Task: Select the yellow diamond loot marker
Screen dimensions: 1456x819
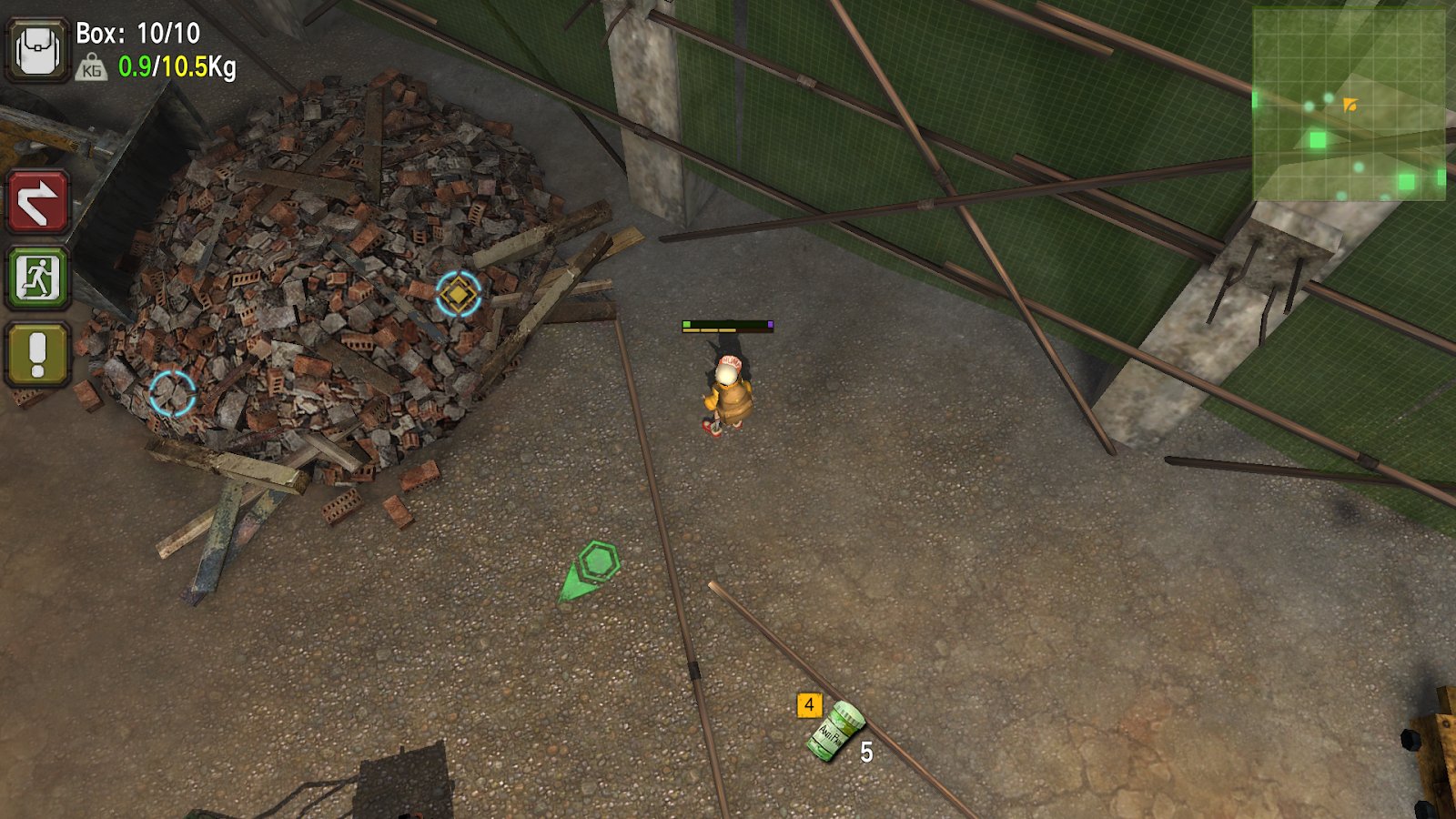Action: click(458, 293)
